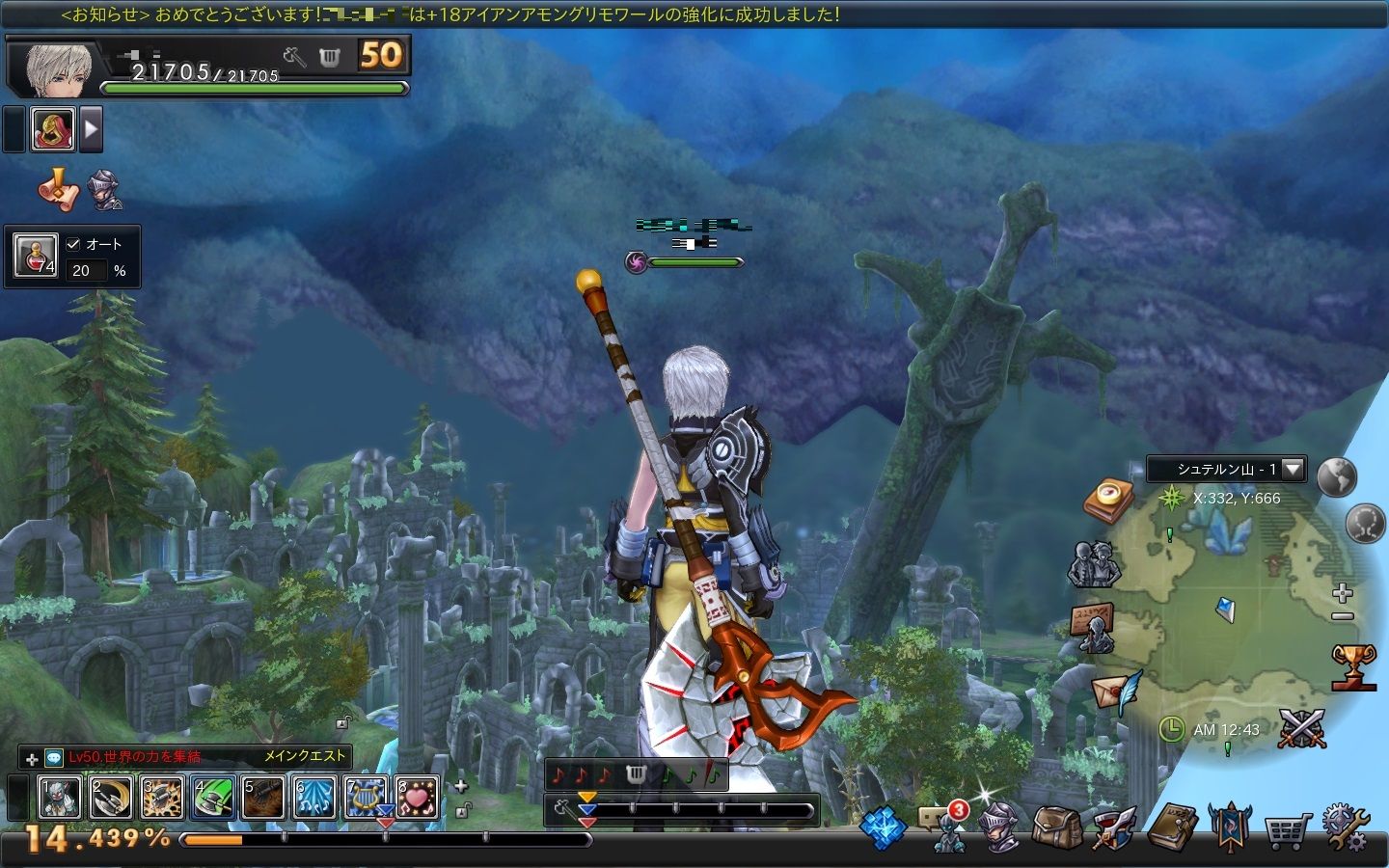Open the sword and shield equipment icon
This screenshot has height=868, width=1389.
1114,828
